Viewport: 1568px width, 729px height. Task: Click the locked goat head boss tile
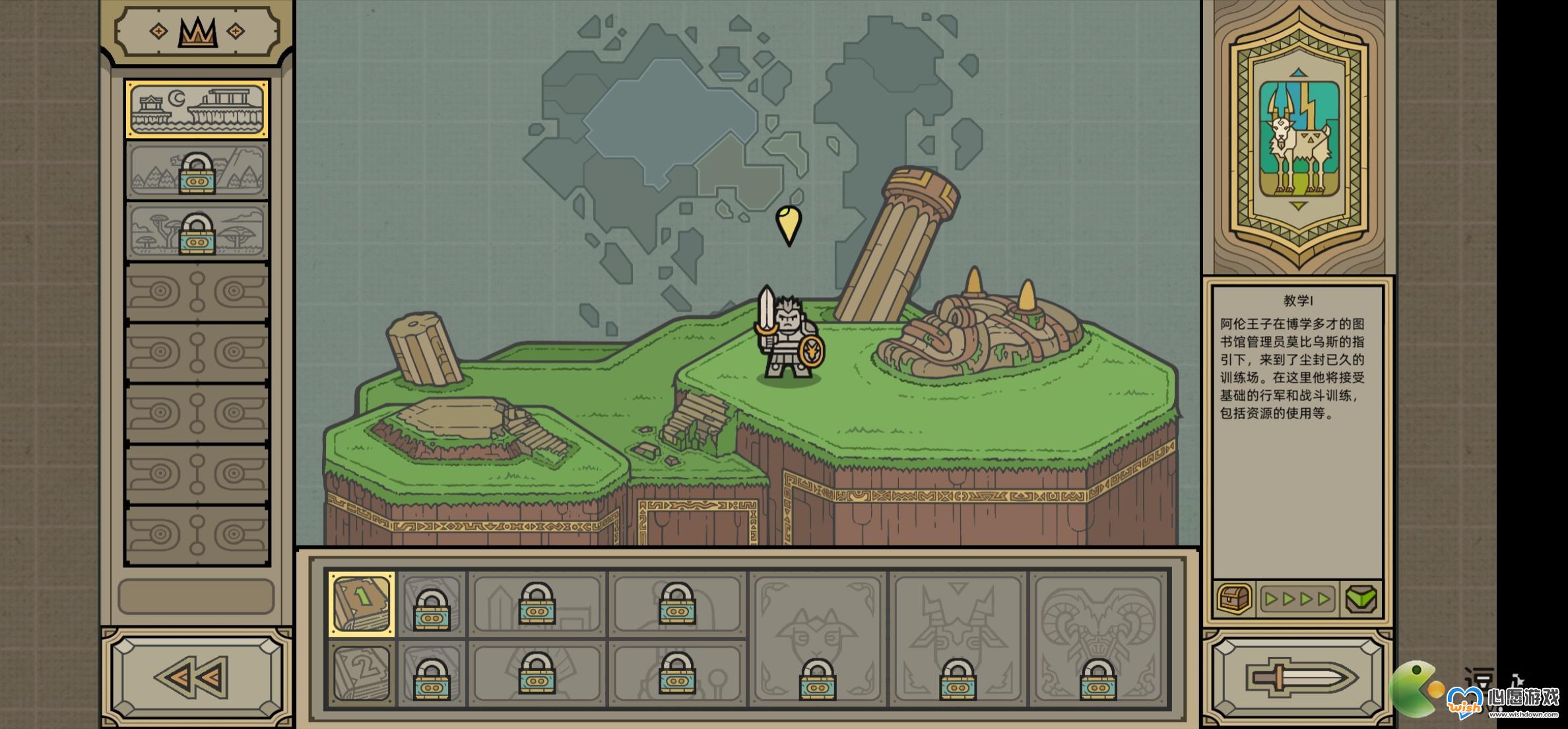point(818,638)
